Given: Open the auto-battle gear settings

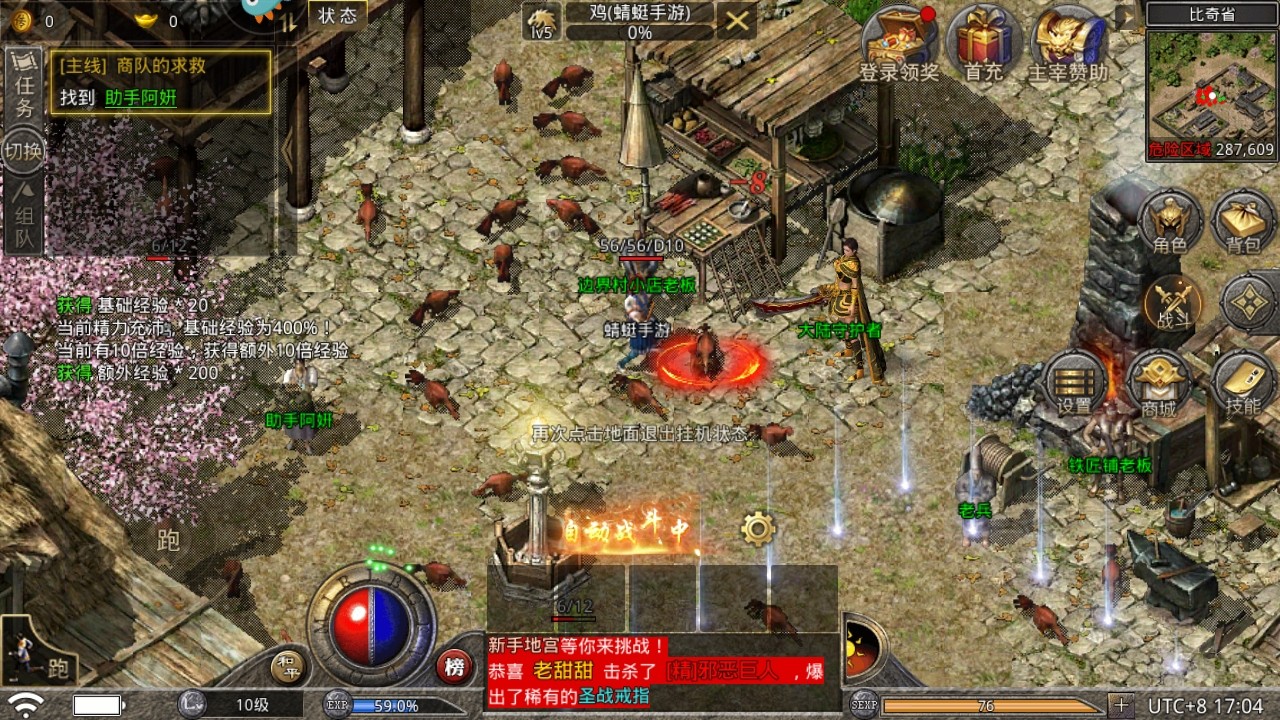Looking at the screenshot, I should (x=758, y=528).
